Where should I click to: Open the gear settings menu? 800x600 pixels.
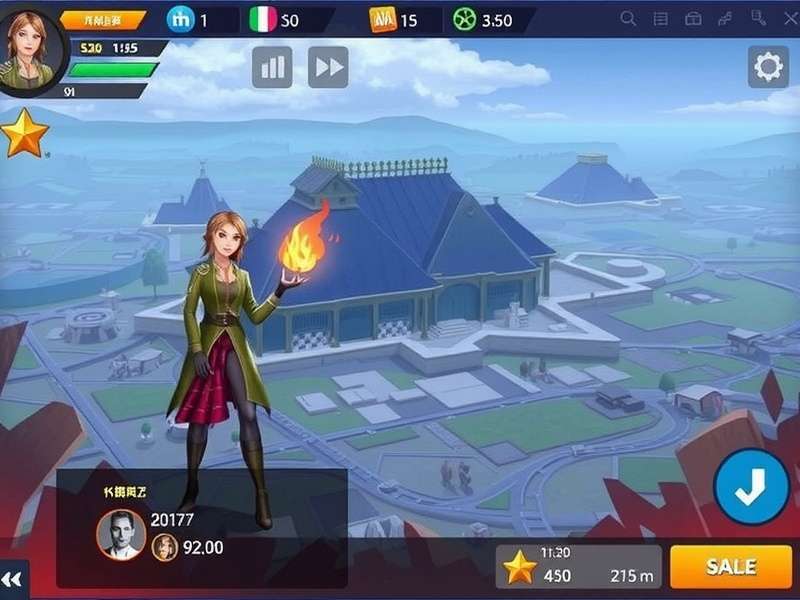(x=768, y=68)
